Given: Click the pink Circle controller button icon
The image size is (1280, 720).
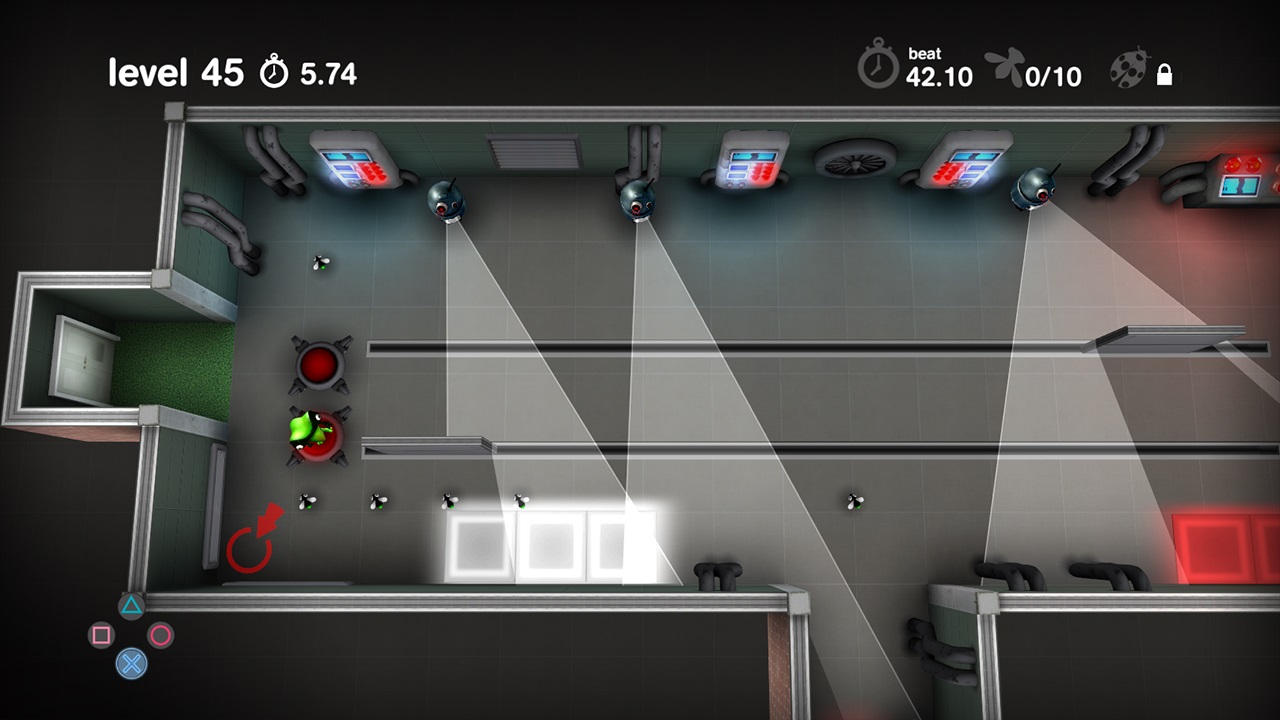Looking at the screenshot, I should [x=161, y=636].
